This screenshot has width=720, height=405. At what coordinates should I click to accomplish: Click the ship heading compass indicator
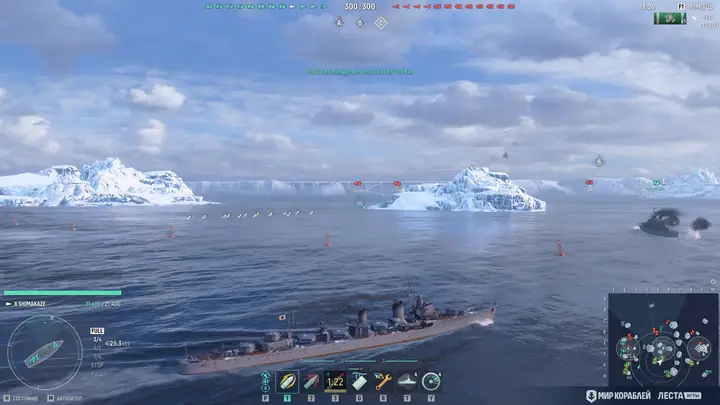[x=44, y=352]
